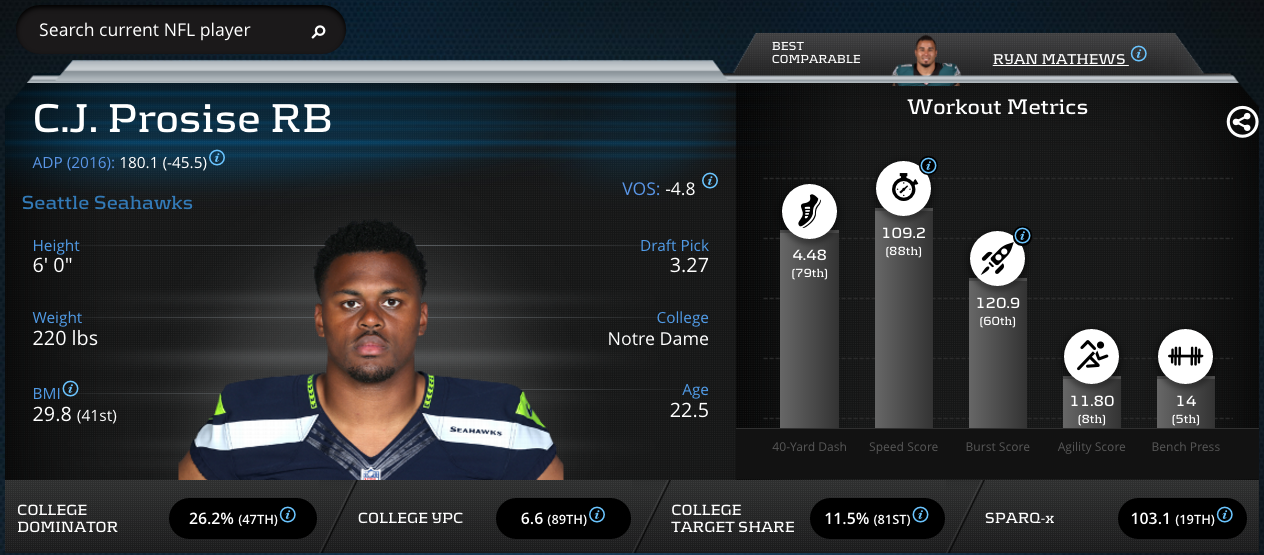Show info for College YPC 6.6

pos(597,515)
